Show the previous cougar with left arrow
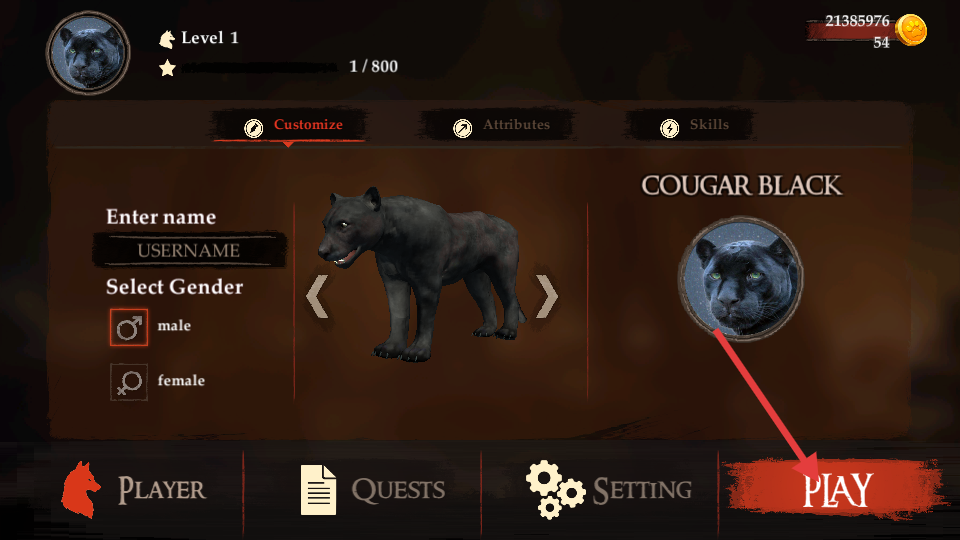The image size is (960, 540). (317, 296)
